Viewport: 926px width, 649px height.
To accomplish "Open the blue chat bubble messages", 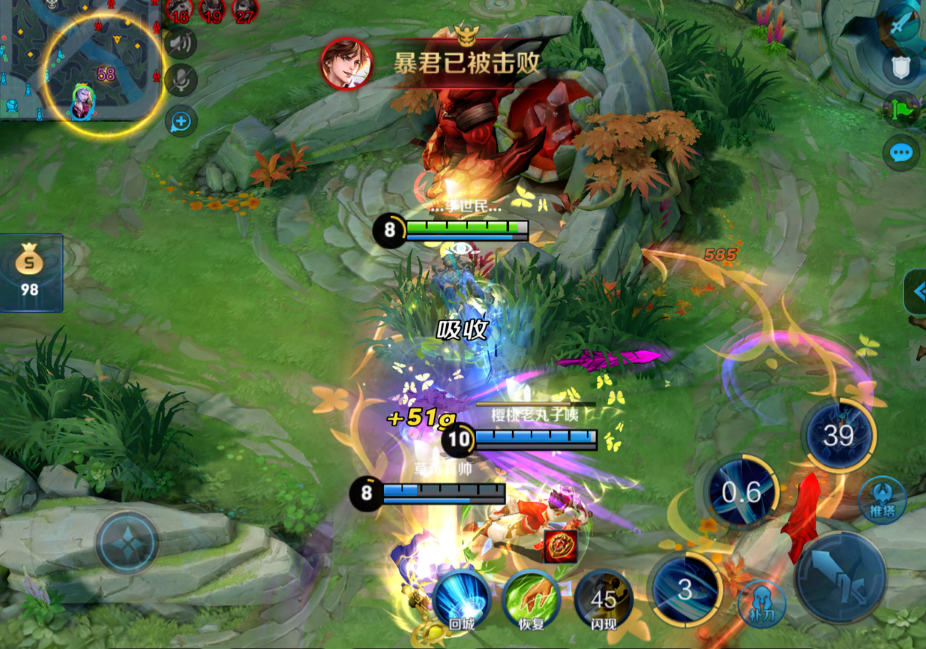I will tap(903, 153).
